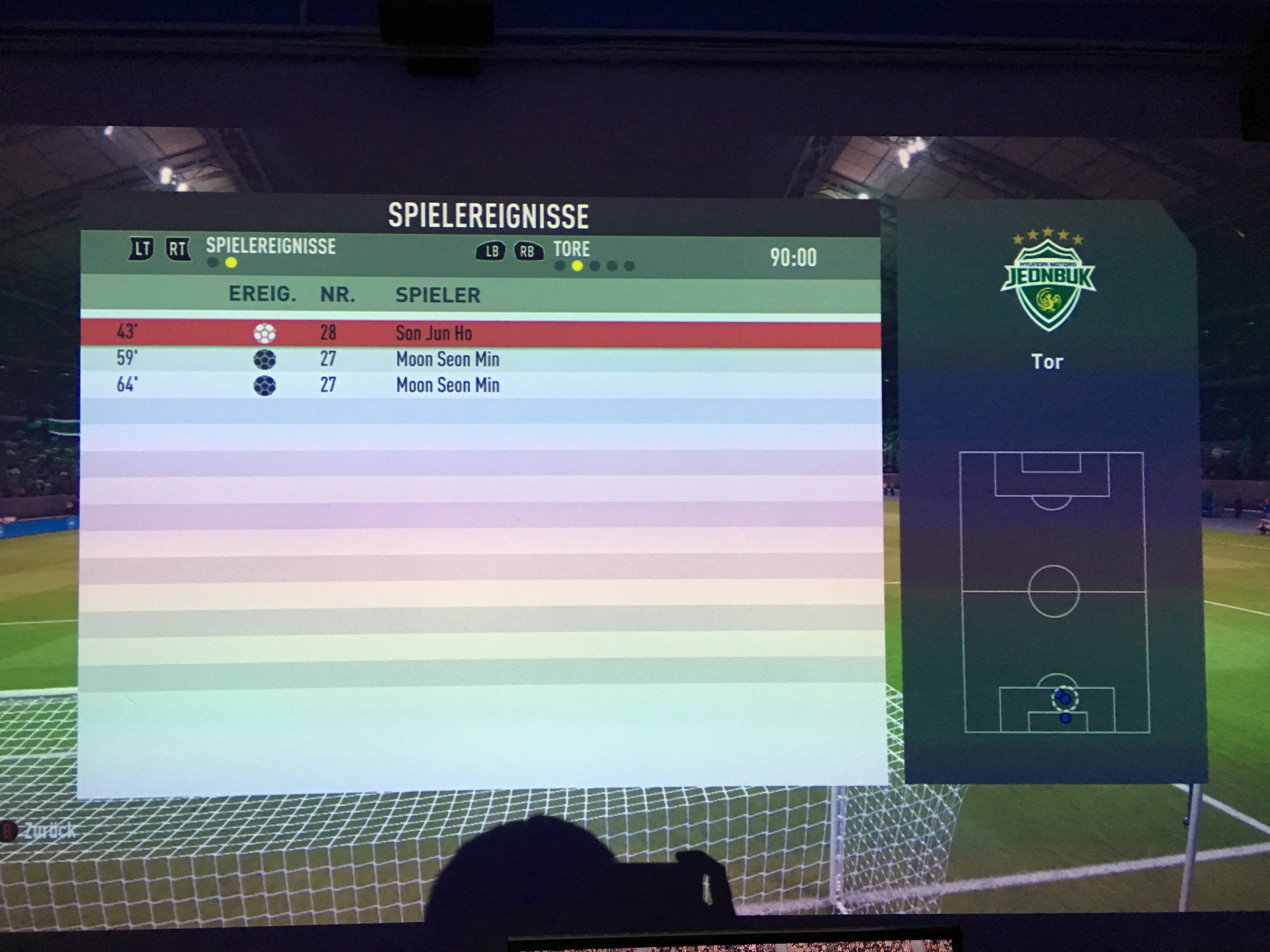Select the 64' Moon Seon Min goal row
Screen dimensions: 1270x952
click(x=480, y=385)
